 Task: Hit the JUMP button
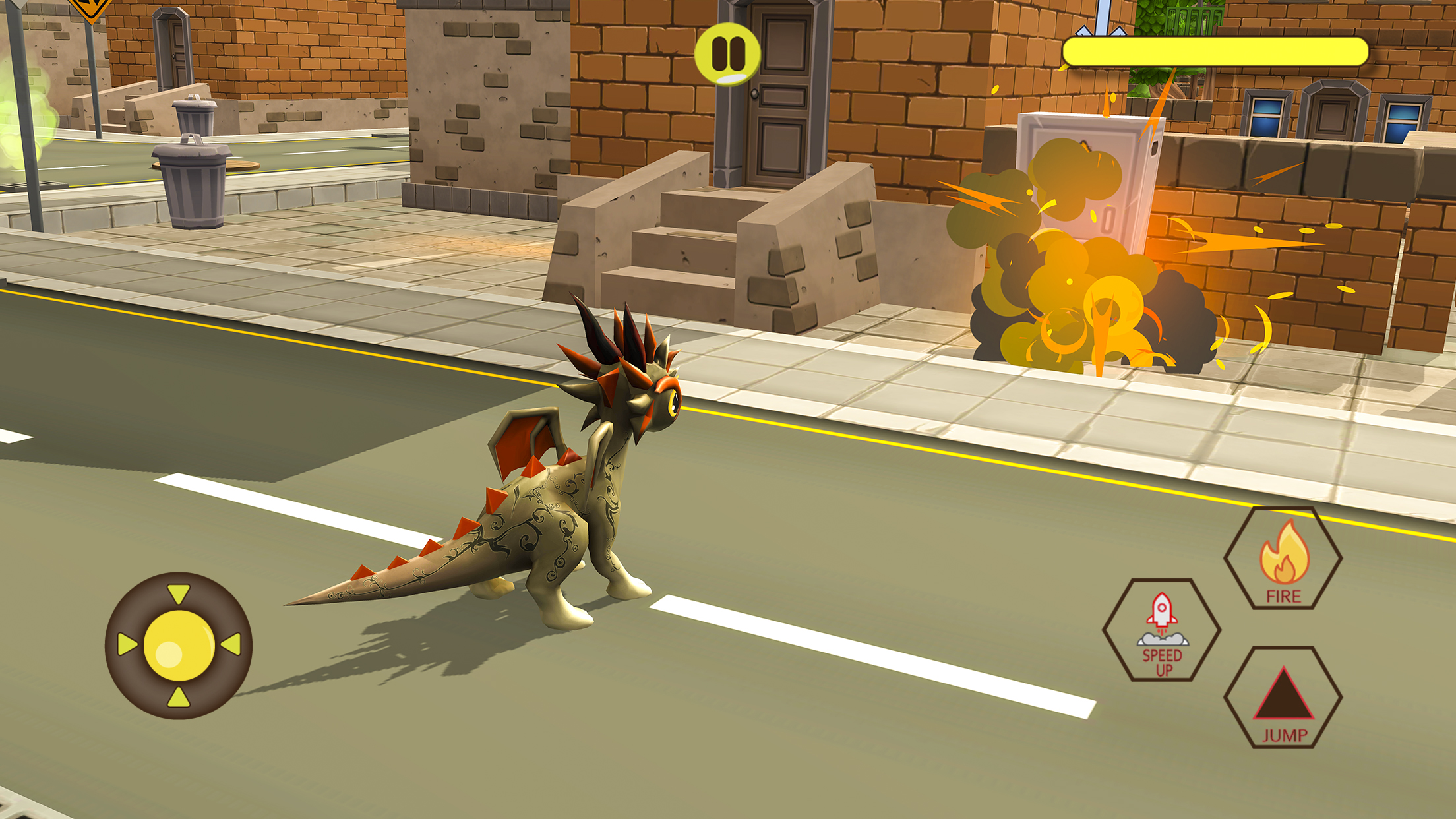1283,697
